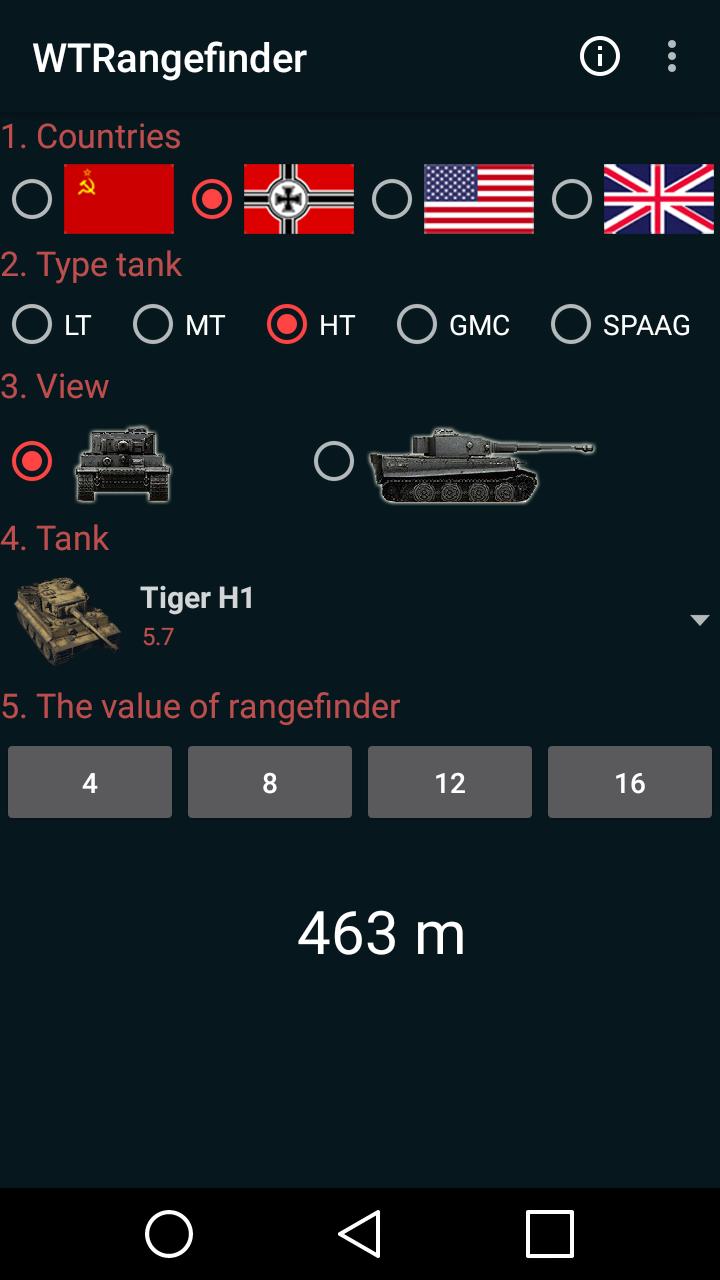The image size is (720, 1280).
Task: Select LT tank type
Action: 32,325
